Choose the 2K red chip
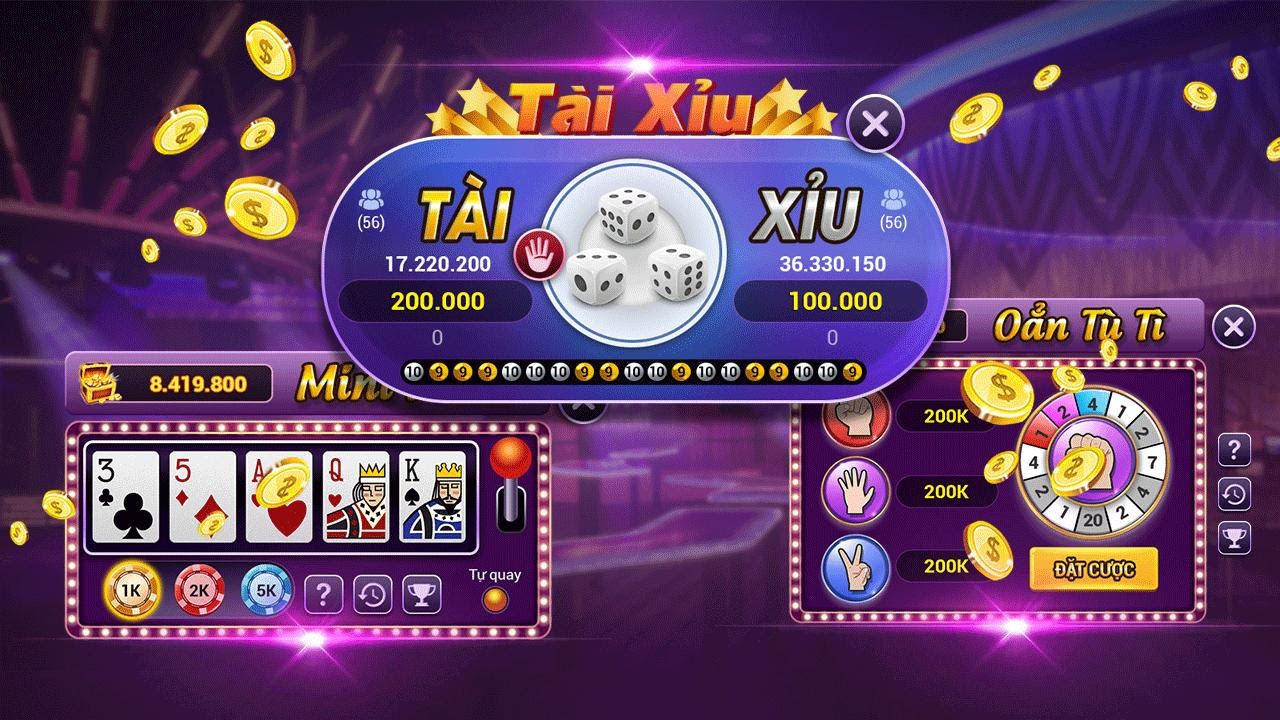 (x=199, y=590)
